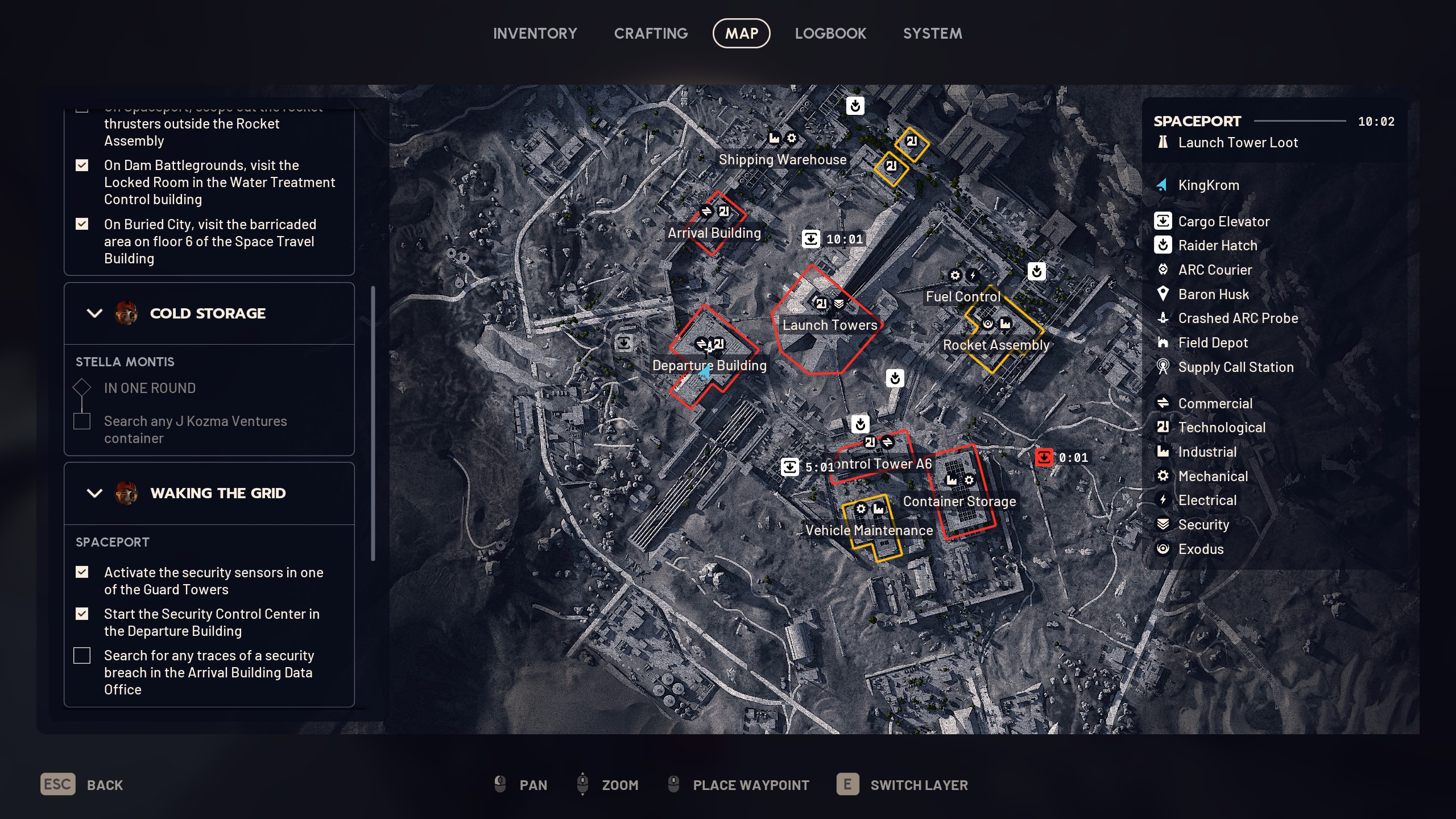This screenshot has height=819, width=1456.
Task: Select the Supply Call Station legend icon
Action: [1163, 367]
